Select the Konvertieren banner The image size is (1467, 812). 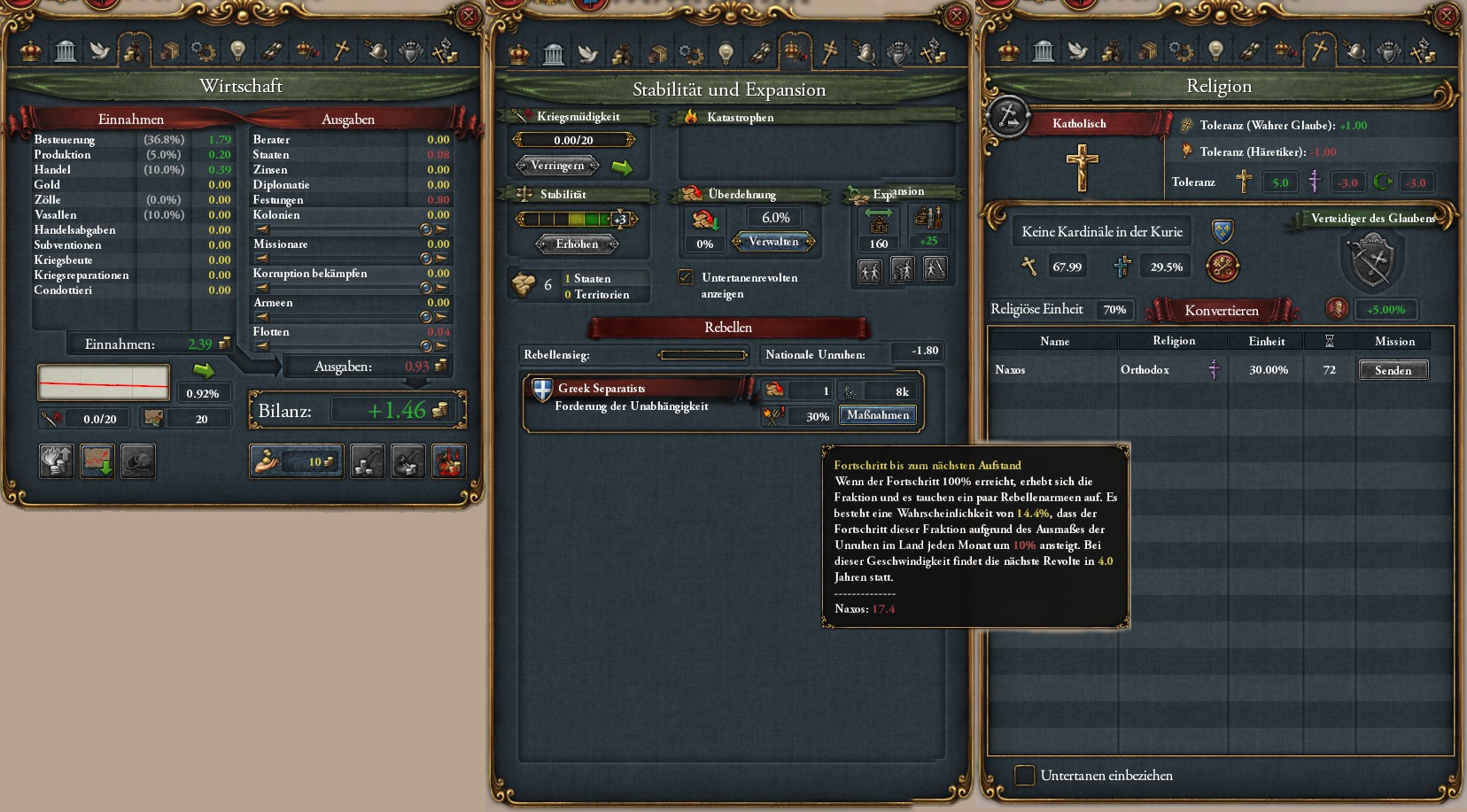(1221, 310)
